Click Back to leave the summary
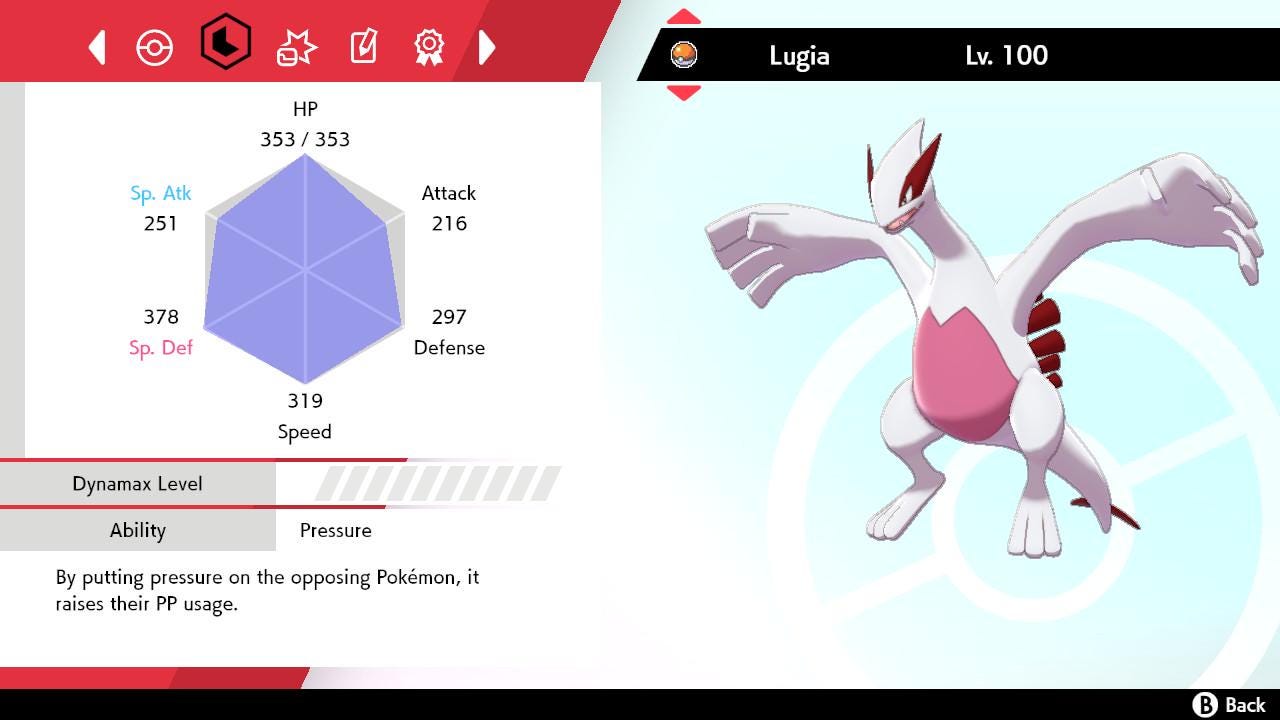The width and height of the screenshot is (1280, 720). (1230, 705)
